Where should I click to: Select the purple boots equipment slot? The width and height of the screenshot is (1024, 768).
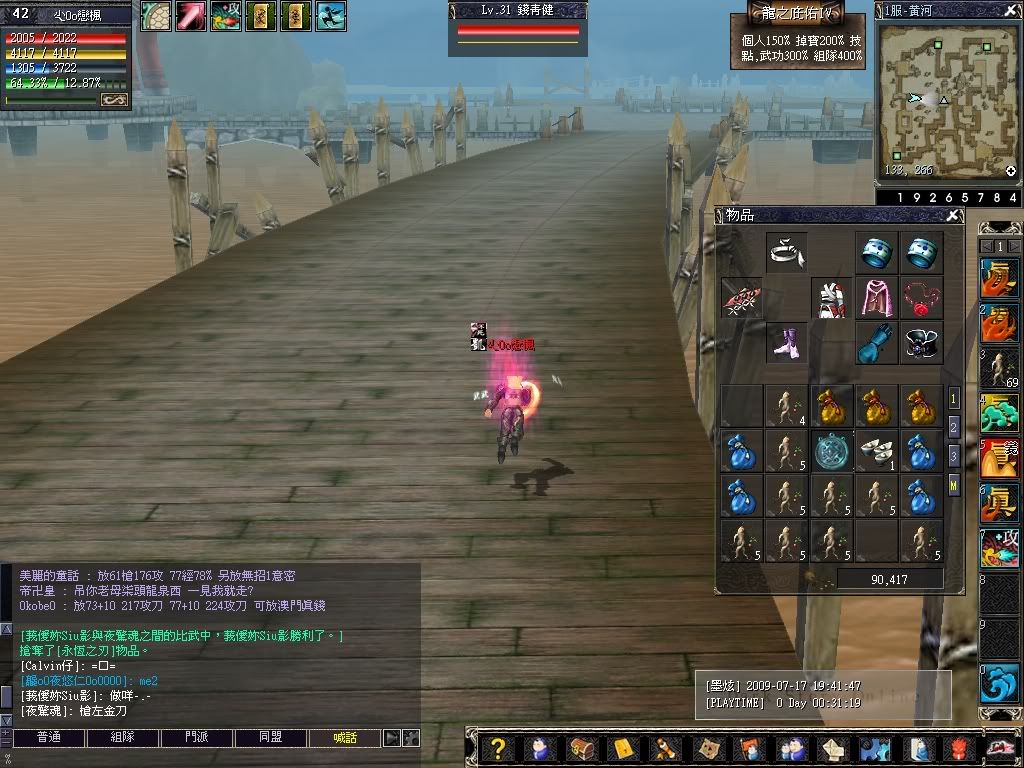pos(787,342)
